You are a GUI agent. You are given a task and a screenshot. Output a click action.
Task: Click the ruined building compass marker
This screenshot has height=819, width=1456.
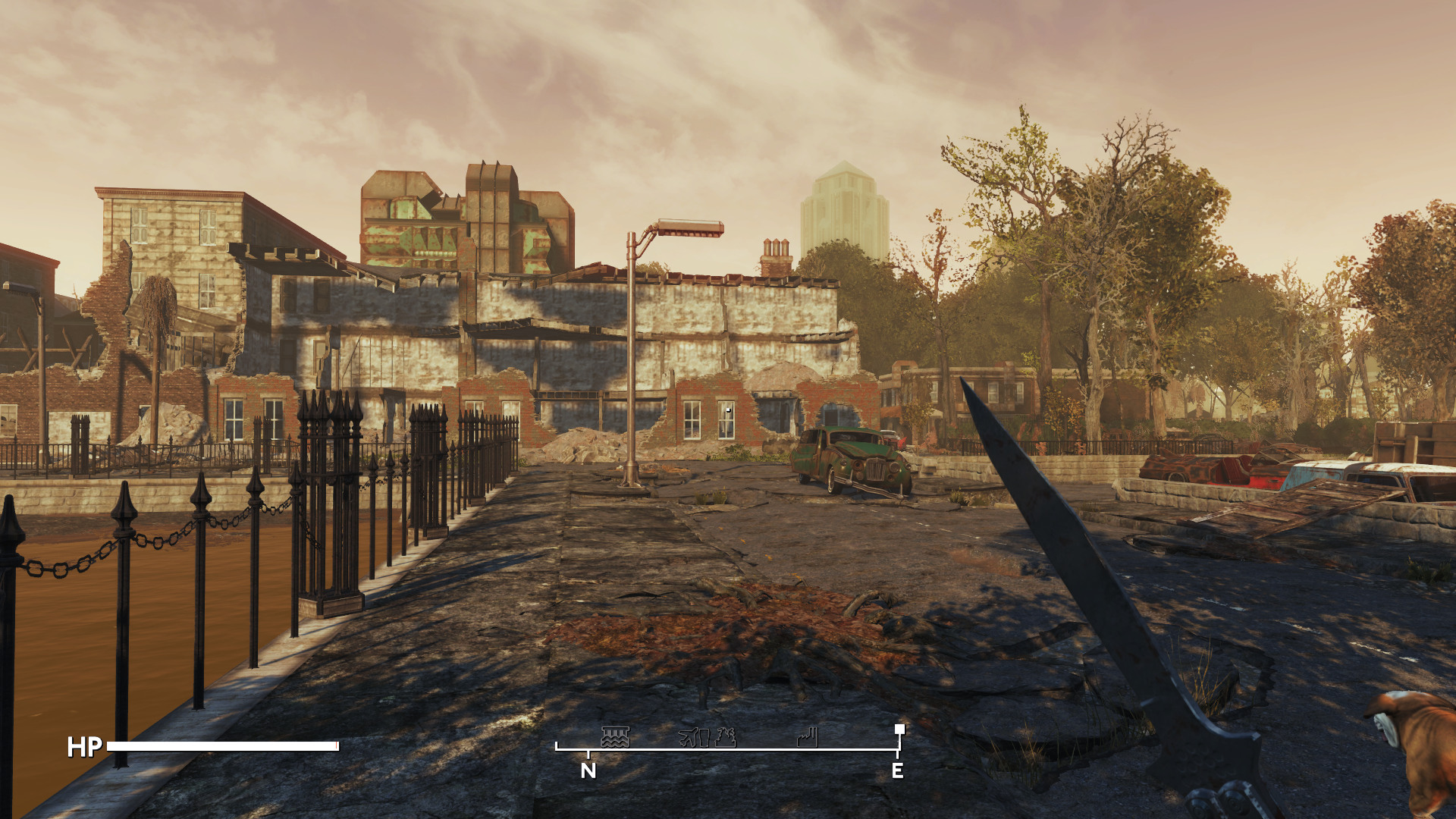[x=726, y=737]
